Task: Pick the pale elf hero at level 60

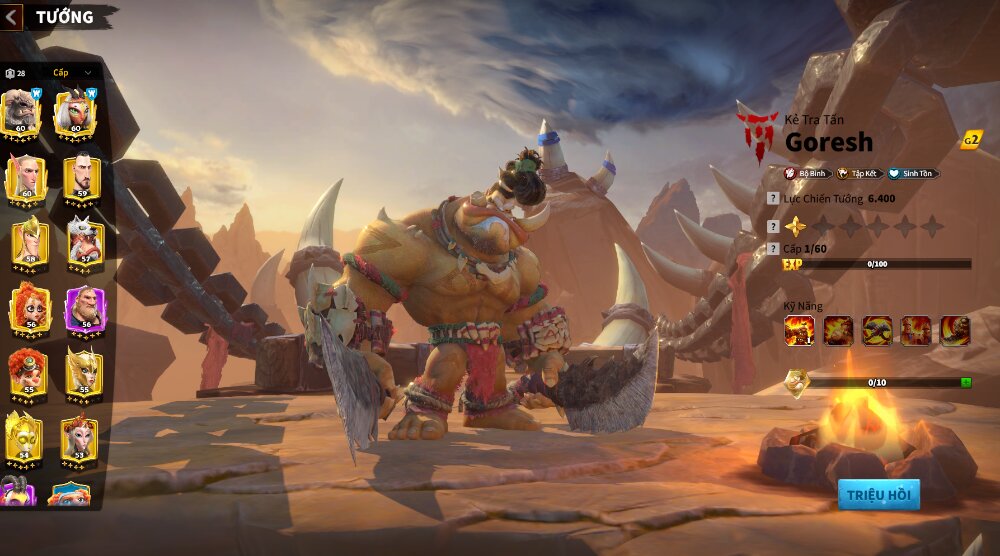Action: pos(26,178)
